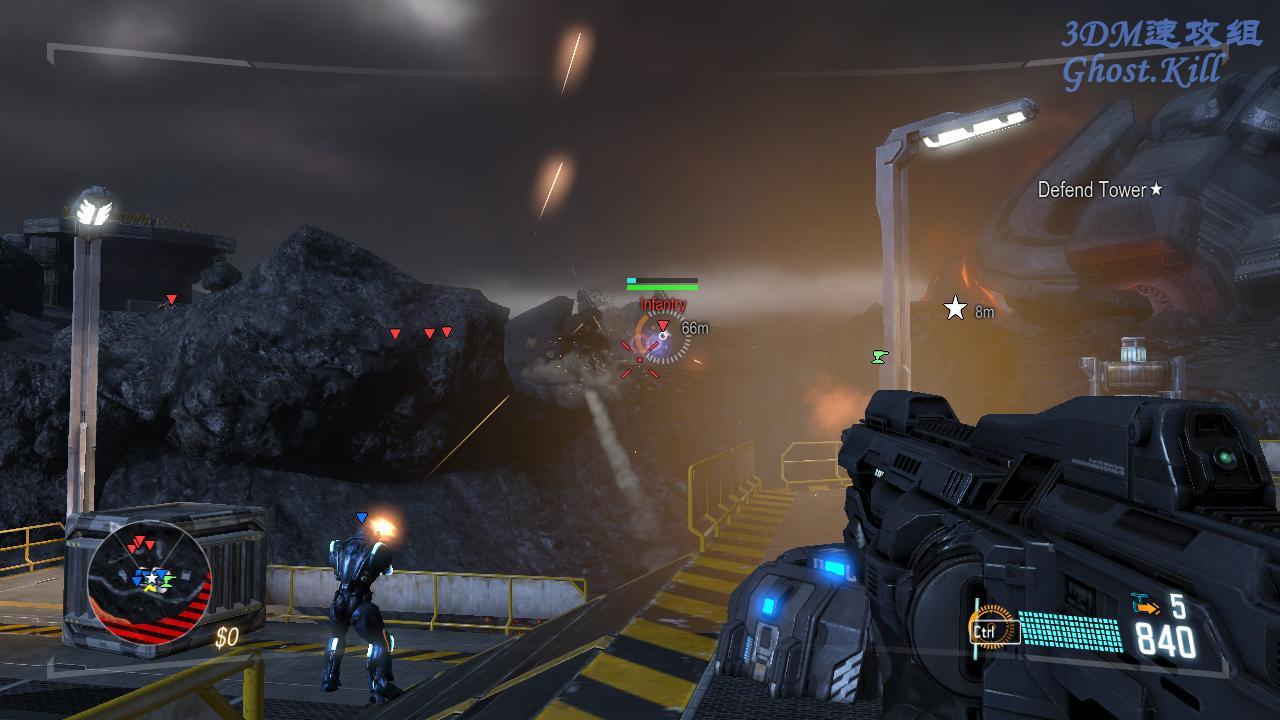
Task: Select the green anvil waypoint icon
Action: click(879, 355)
